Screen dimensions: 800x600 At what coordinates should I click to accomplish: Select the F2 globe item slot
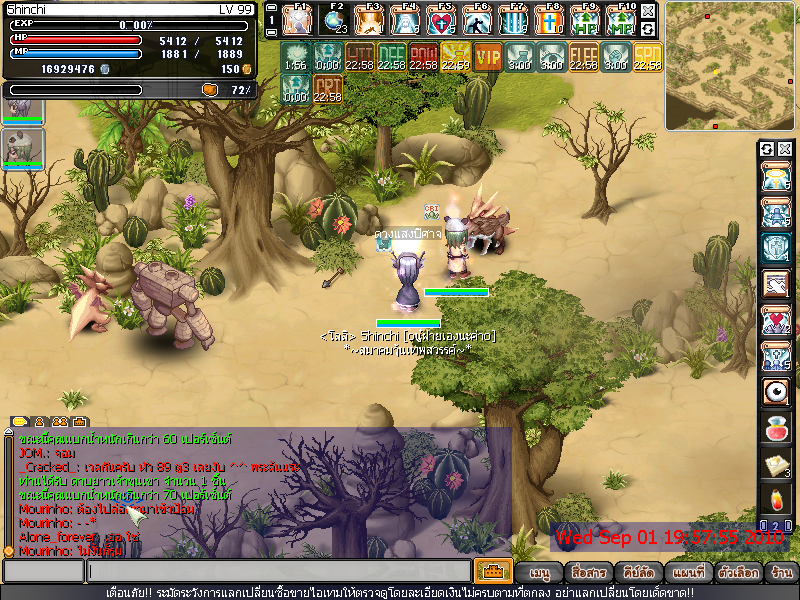[333, 20]
